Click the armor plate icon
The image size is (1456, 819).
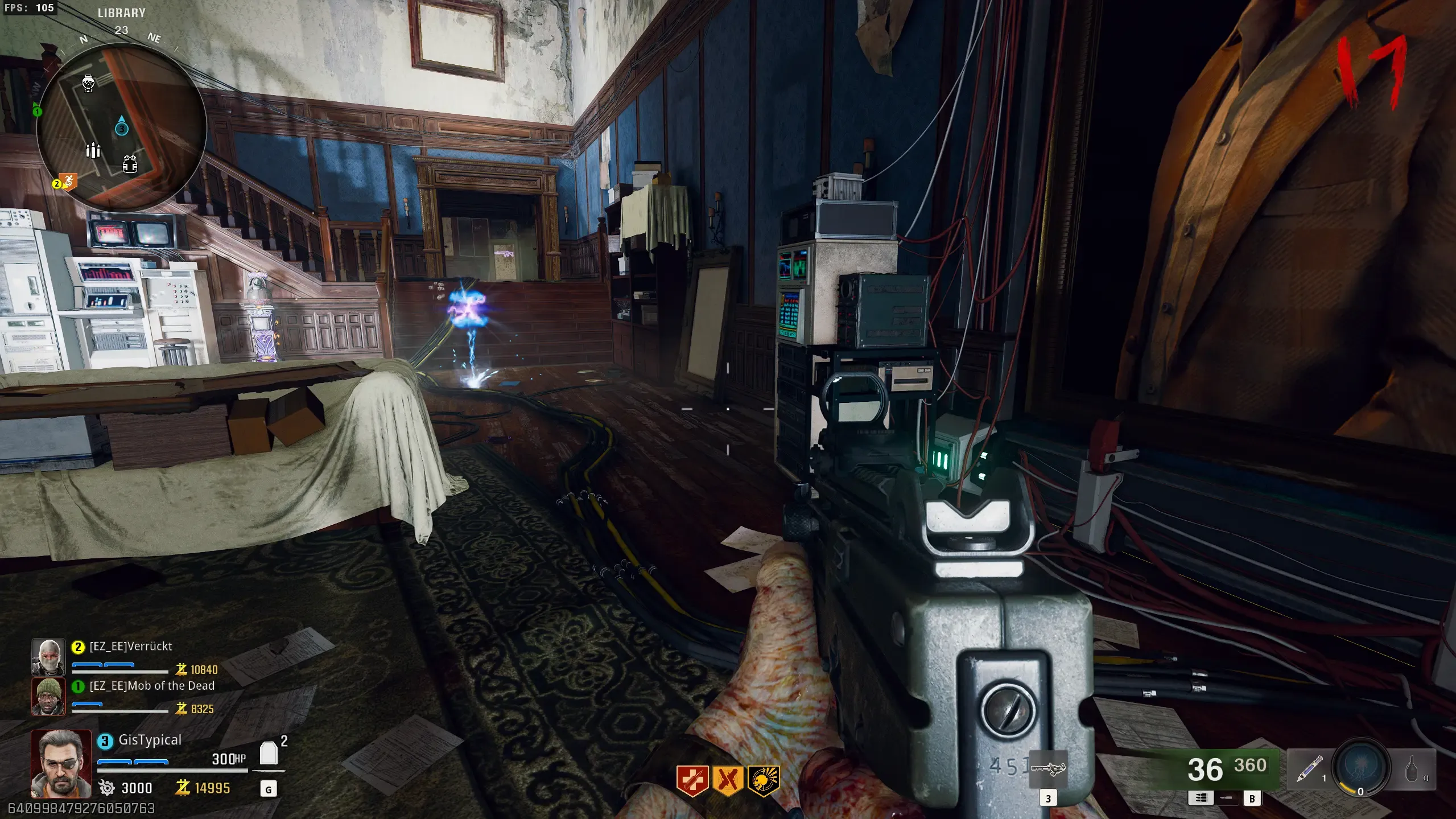[x=269, y=753]
